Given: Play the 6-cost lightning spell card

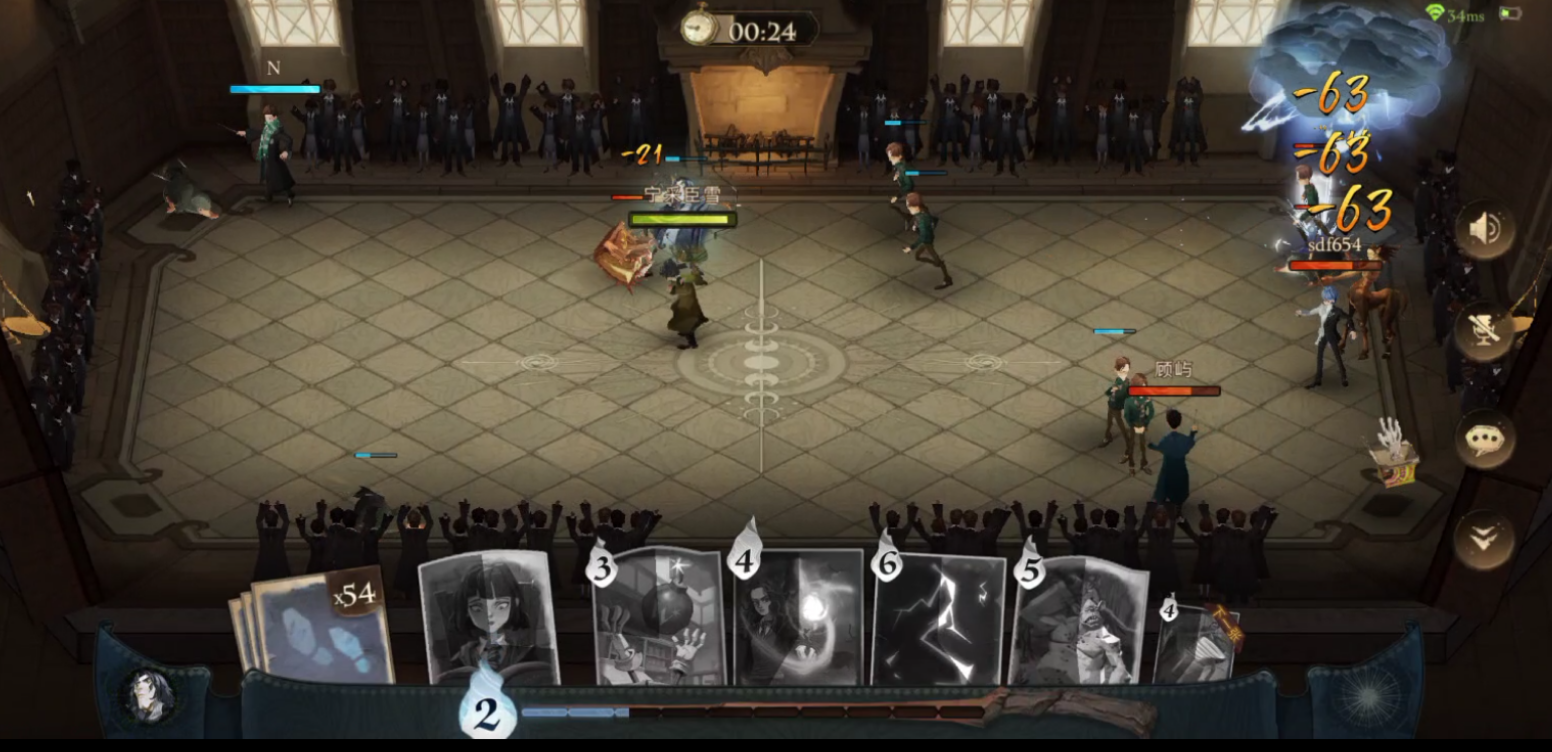Looking at the screenshot, I should pos(938,620).
